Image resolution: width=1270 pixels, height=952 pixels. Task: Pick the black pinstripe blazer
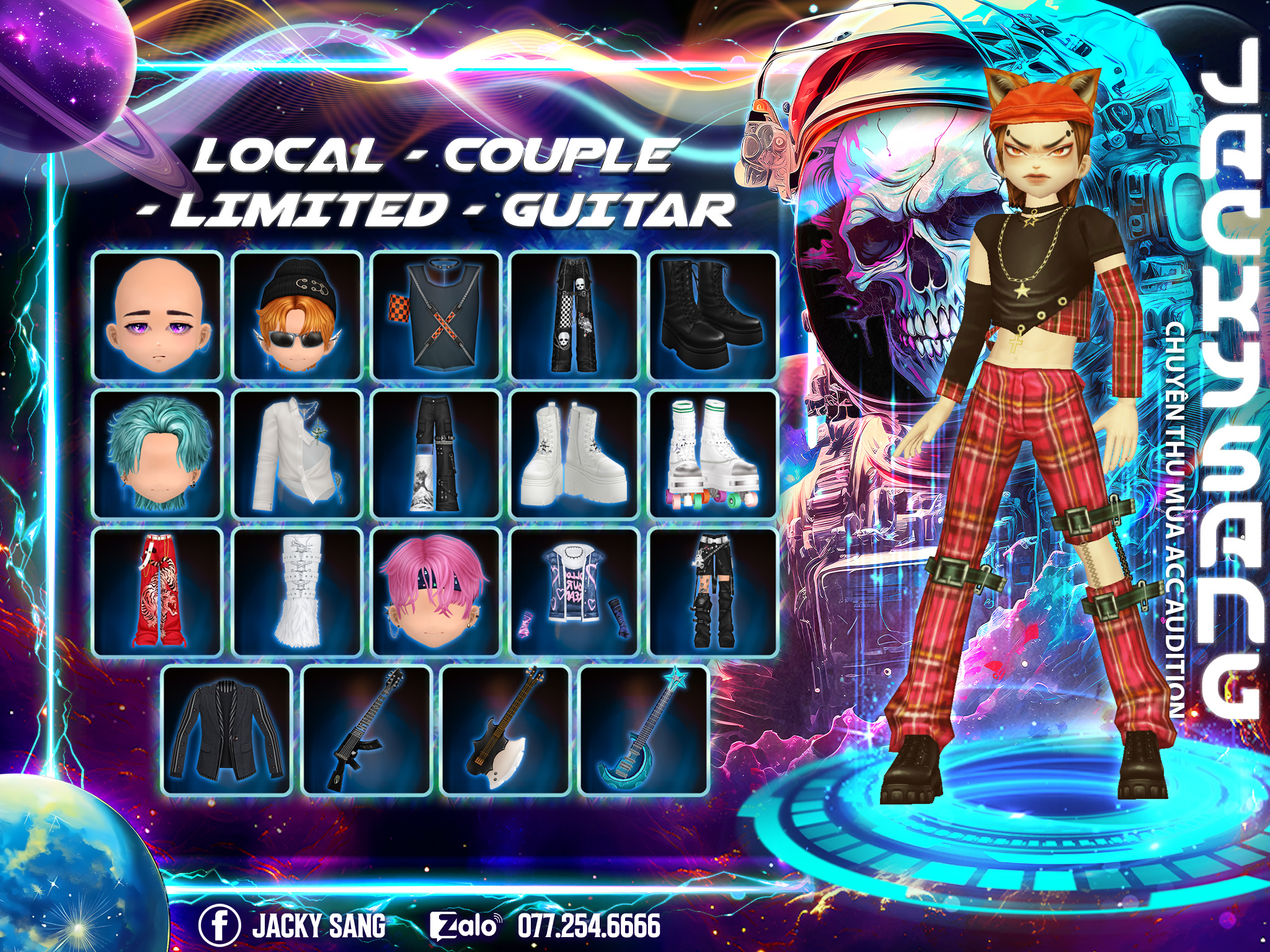tap(227, 731)
